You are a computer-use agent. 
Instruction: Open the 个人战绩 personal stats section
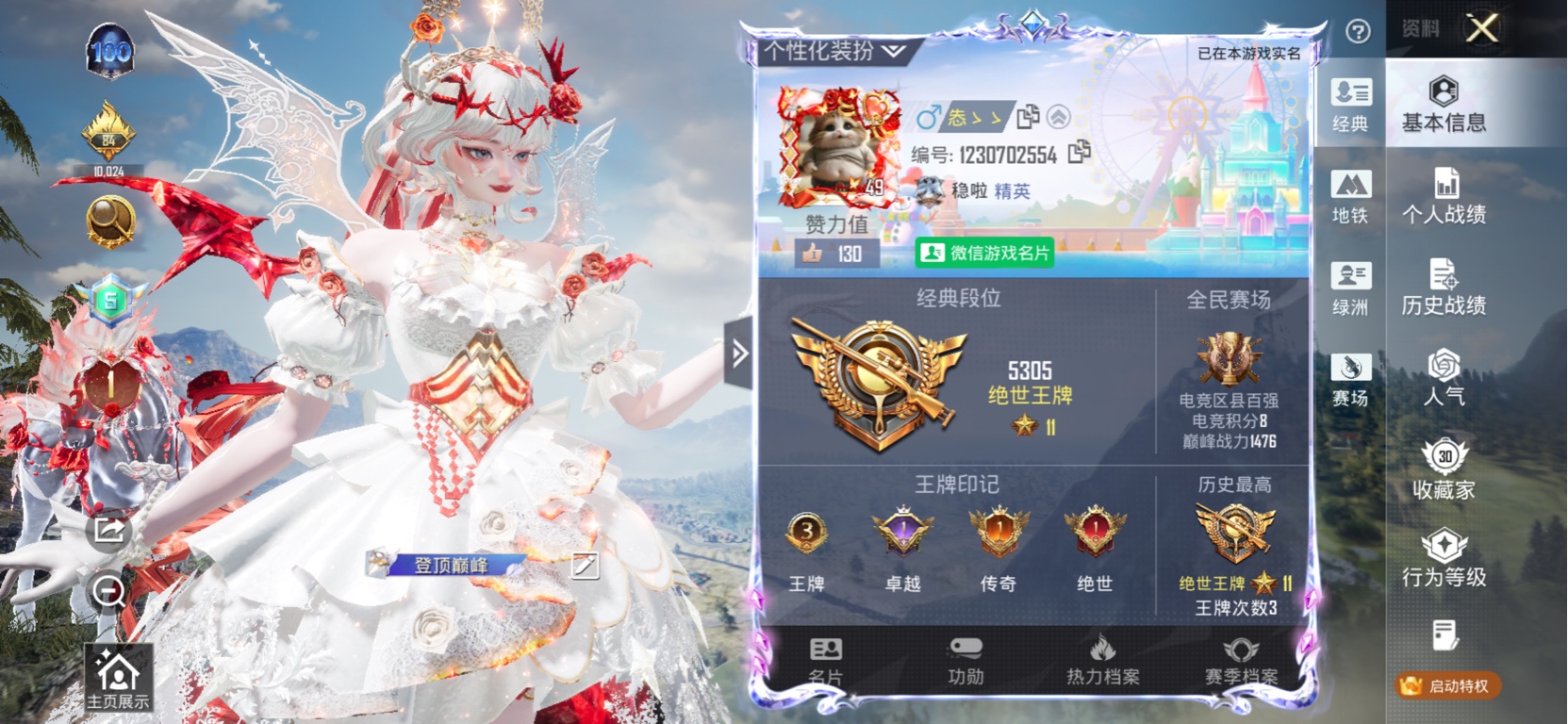click(1444, 196)
